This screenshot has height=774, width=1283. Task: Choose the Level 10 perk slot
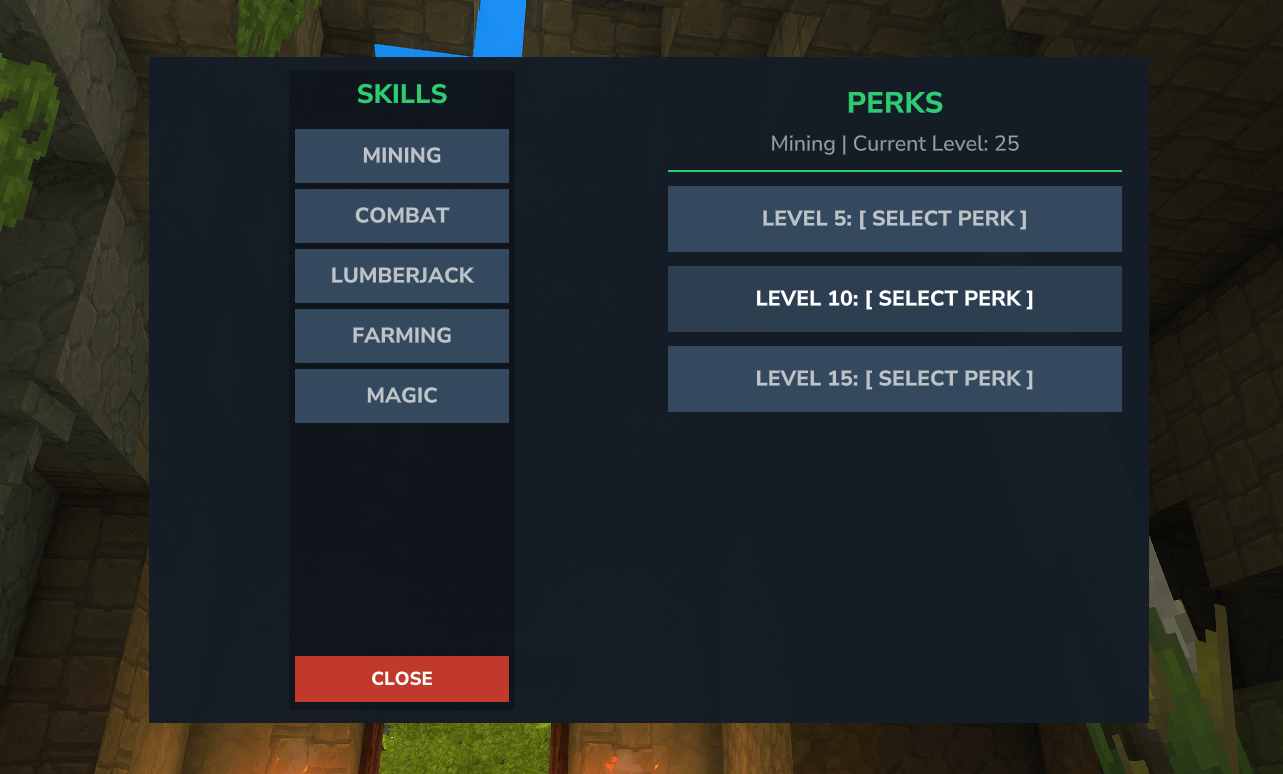(894, 299)
